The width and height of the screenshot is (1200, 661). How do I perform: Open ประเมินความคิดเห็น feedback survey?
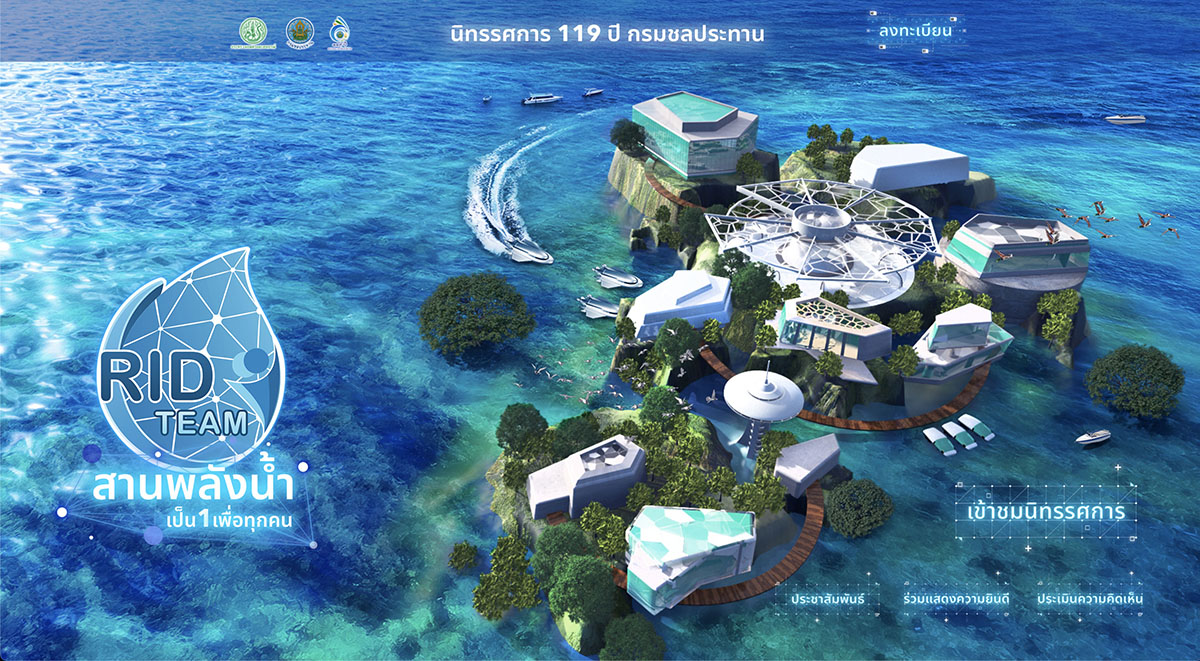1090,599
